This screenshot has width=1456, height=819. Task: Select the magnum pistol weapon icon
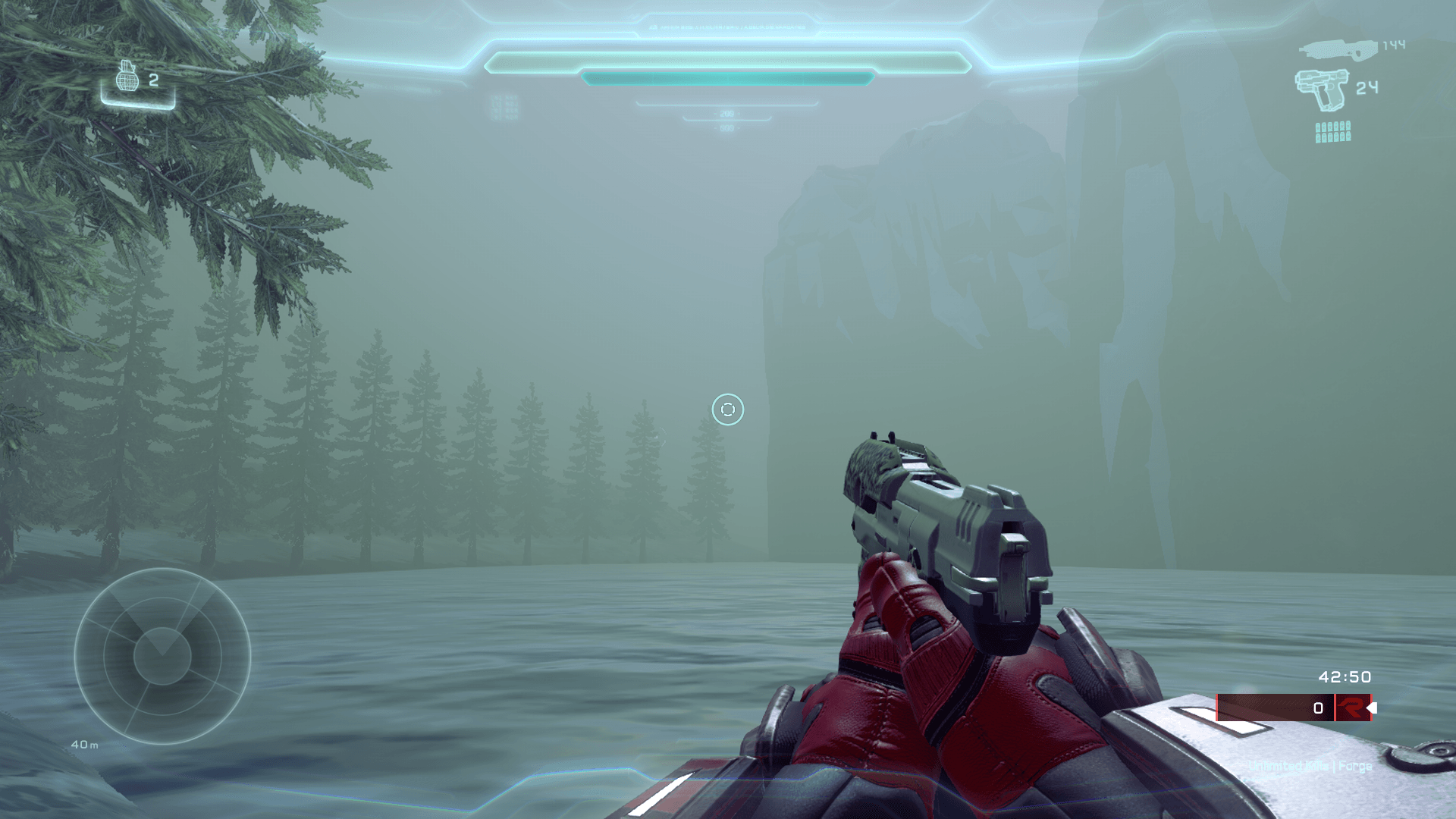coord(1322,89)
